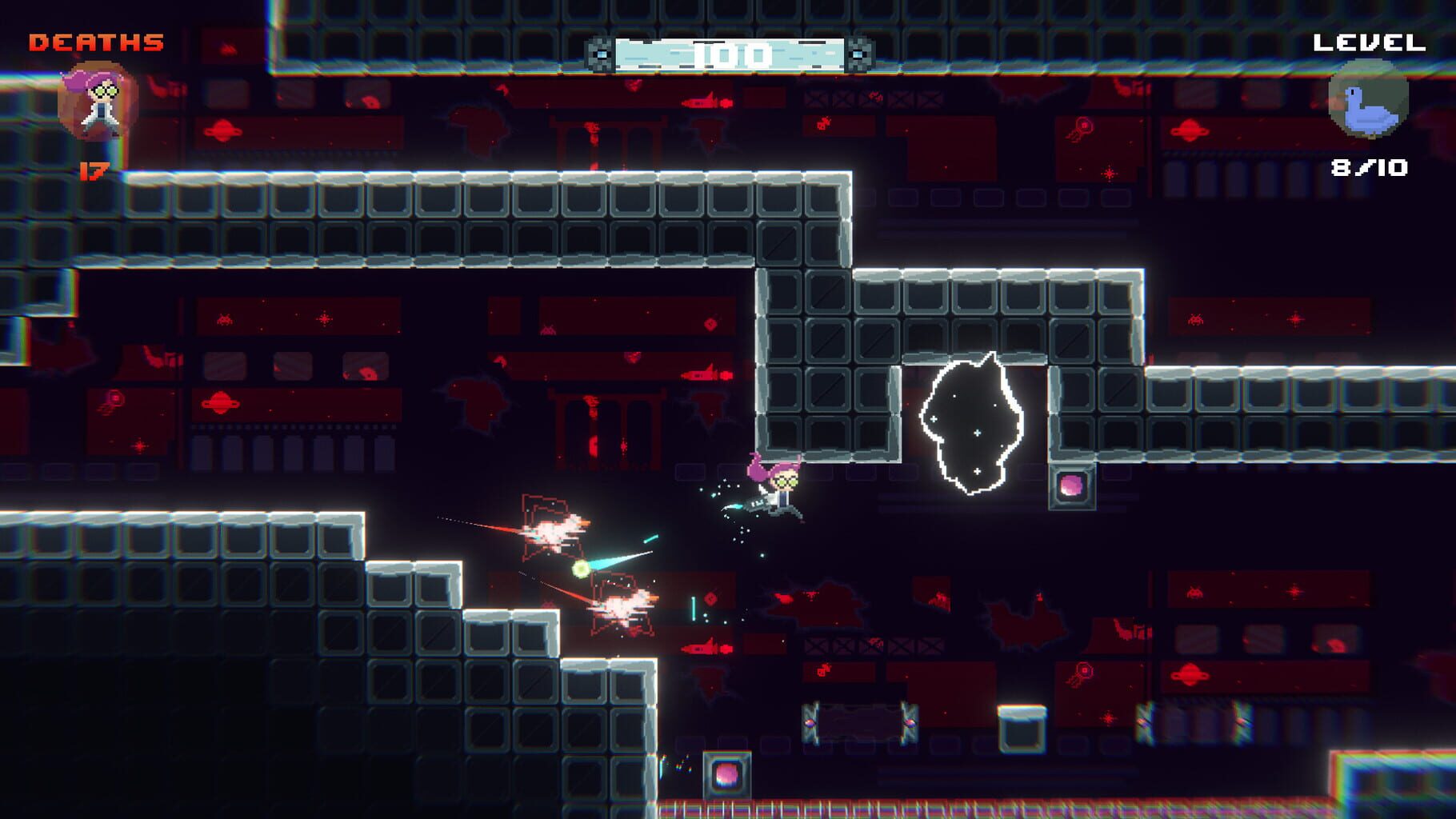1456x819 pixels.
Task: Click the 100 countdown timer bar at top
Action: coord(730,52)
